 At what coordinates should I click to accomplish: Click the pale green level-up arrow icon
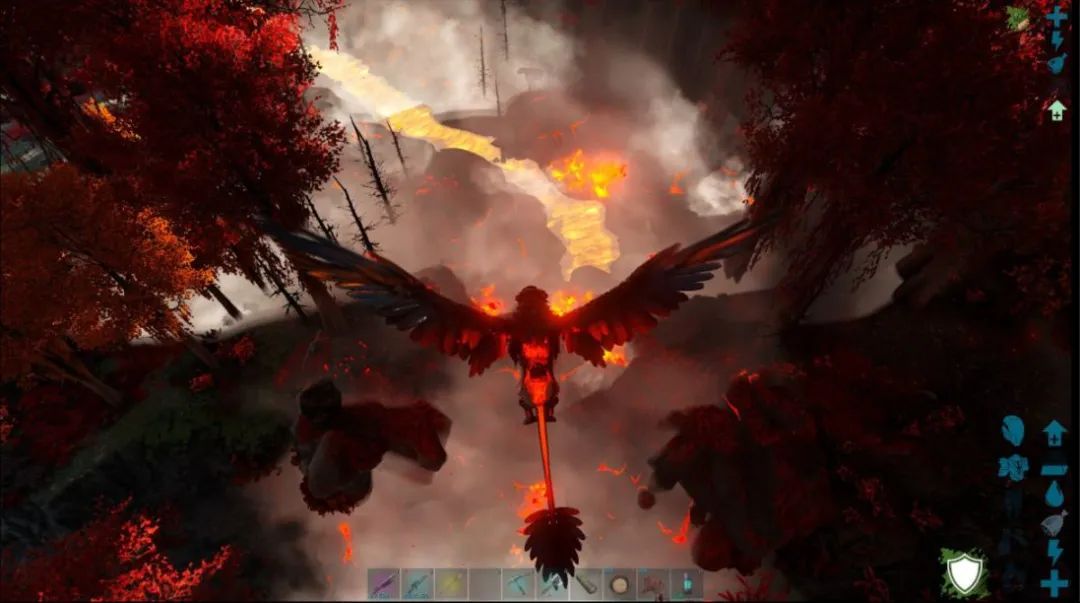(1056, 110)
